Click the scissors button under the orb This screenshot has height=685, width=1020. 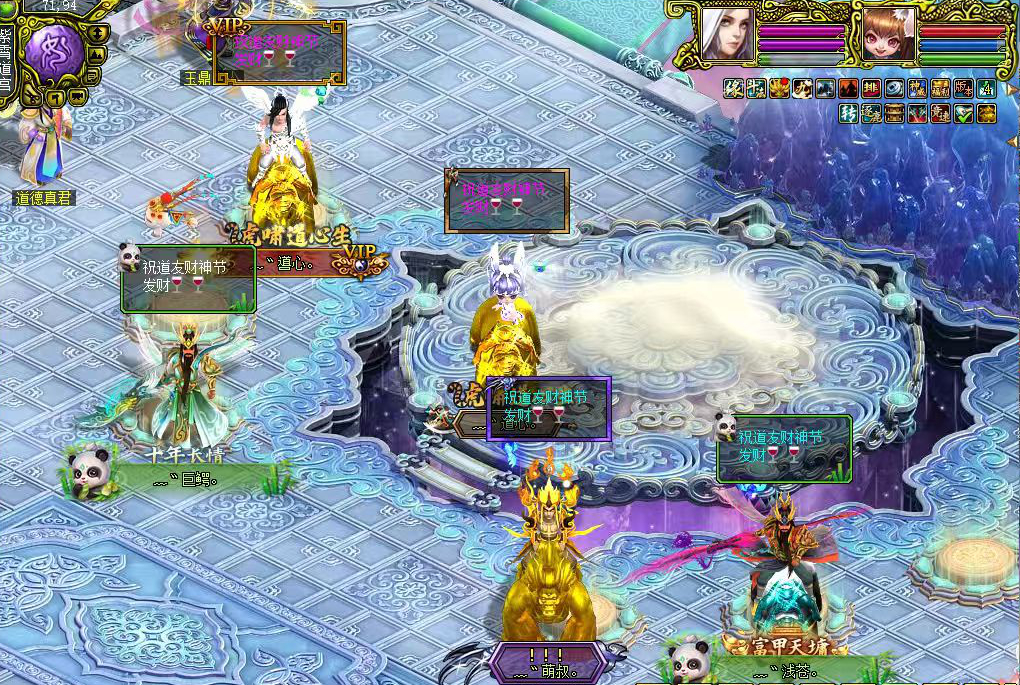pos(32,97)
